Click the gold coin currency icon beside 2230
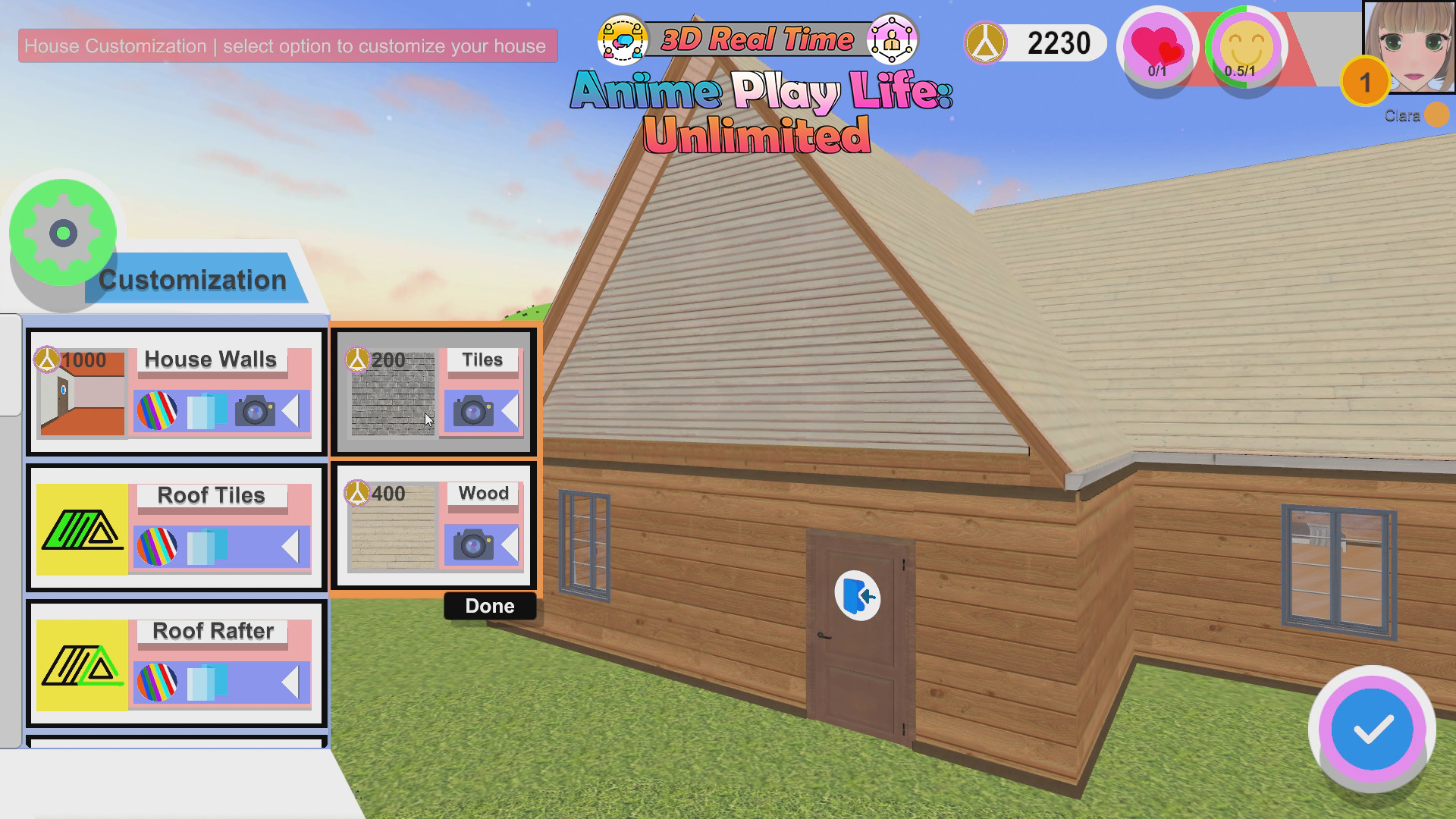1456x819 pixels. coord(985,42)
